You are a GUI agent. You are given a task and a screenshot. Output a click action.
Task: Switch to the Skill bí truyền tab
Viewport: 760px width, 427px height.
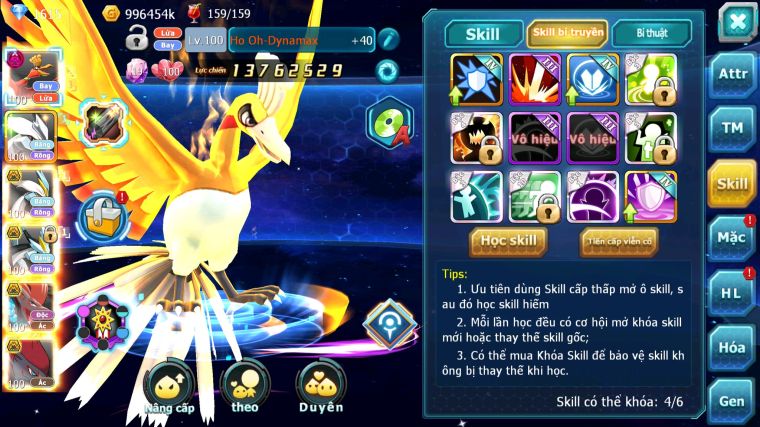[567, 33]
